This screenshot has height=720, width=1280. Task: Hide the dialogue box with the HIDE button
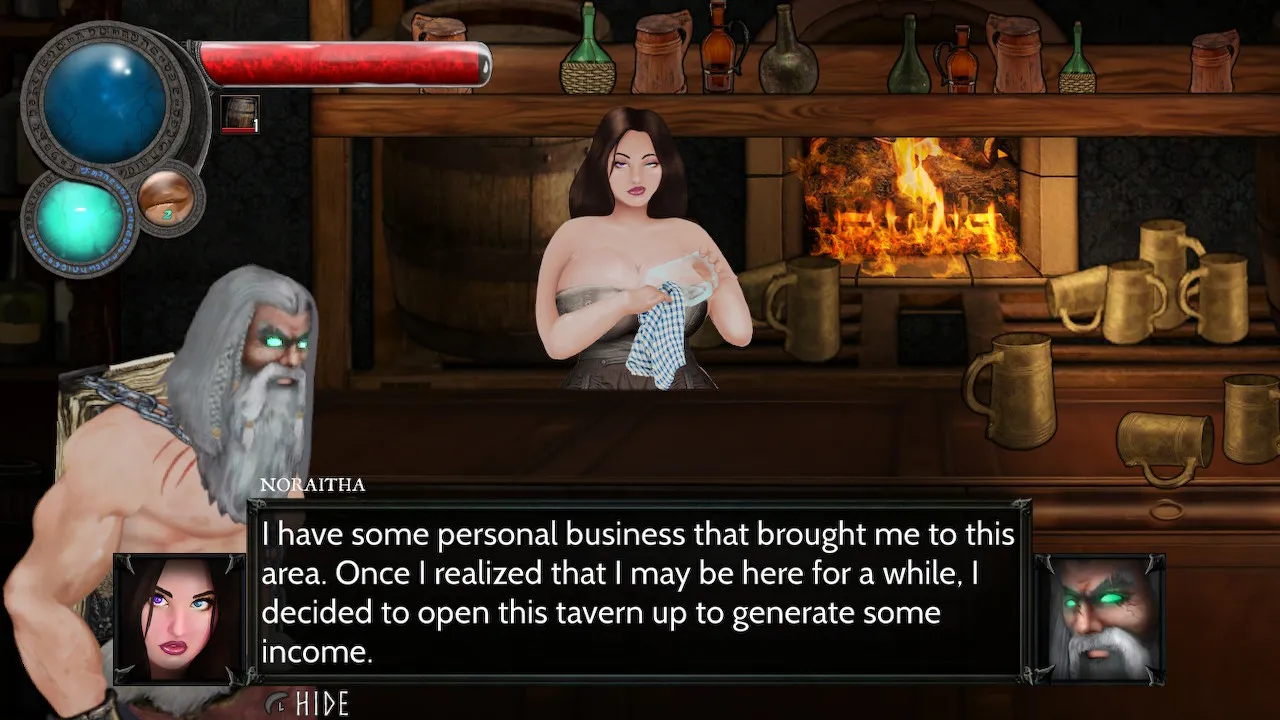point(309,703)
